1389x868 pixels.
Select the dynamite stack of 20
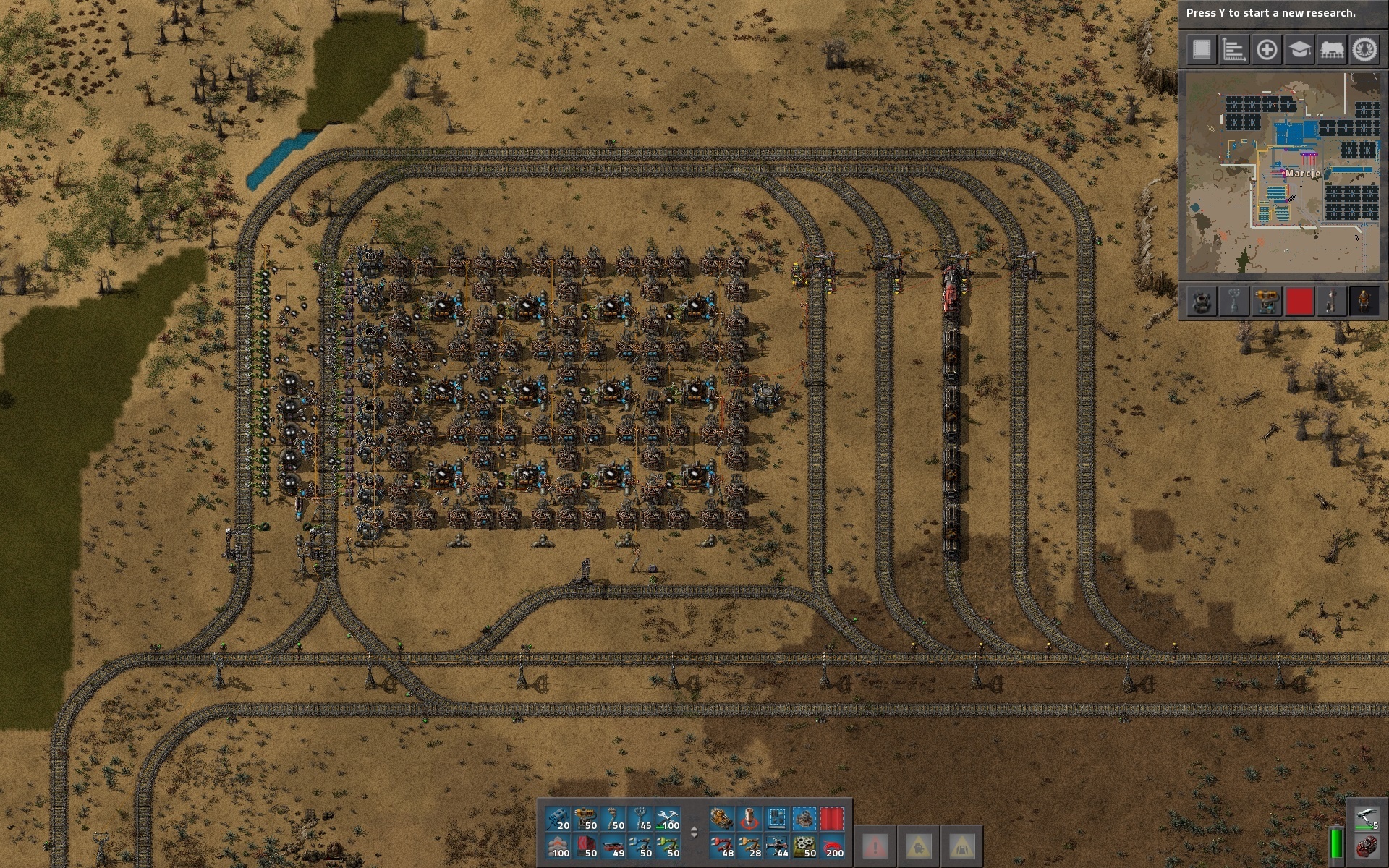(558, 818)
